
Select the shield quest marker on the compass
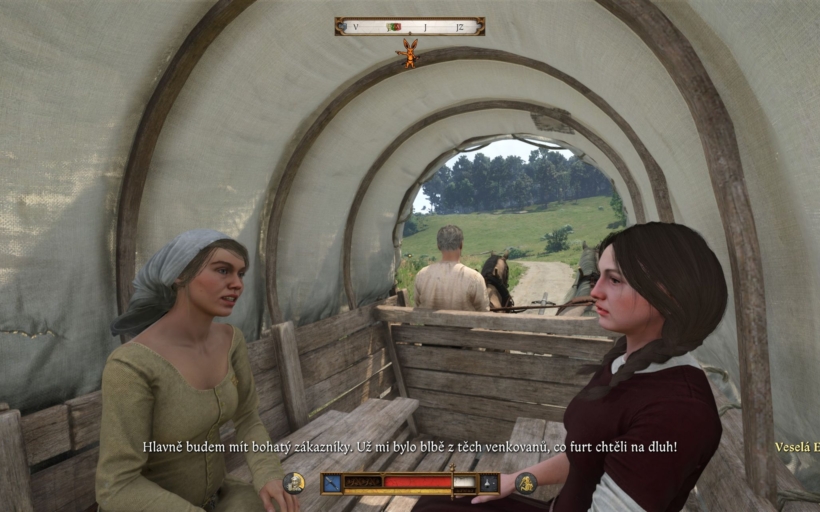point(395,26)
